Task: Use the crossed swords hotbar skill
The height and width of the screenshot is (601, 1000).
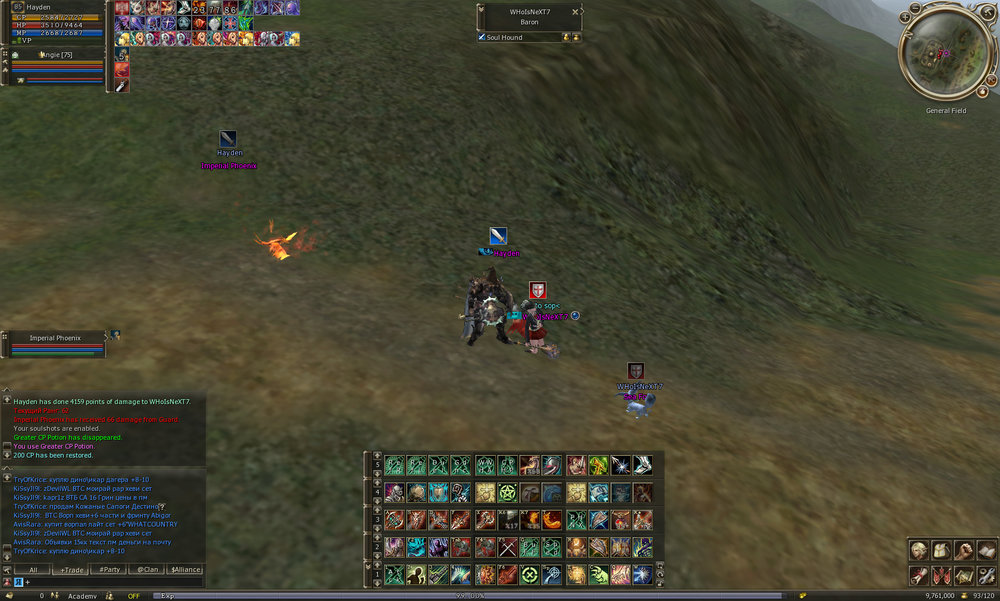Action: pos(506,547)
